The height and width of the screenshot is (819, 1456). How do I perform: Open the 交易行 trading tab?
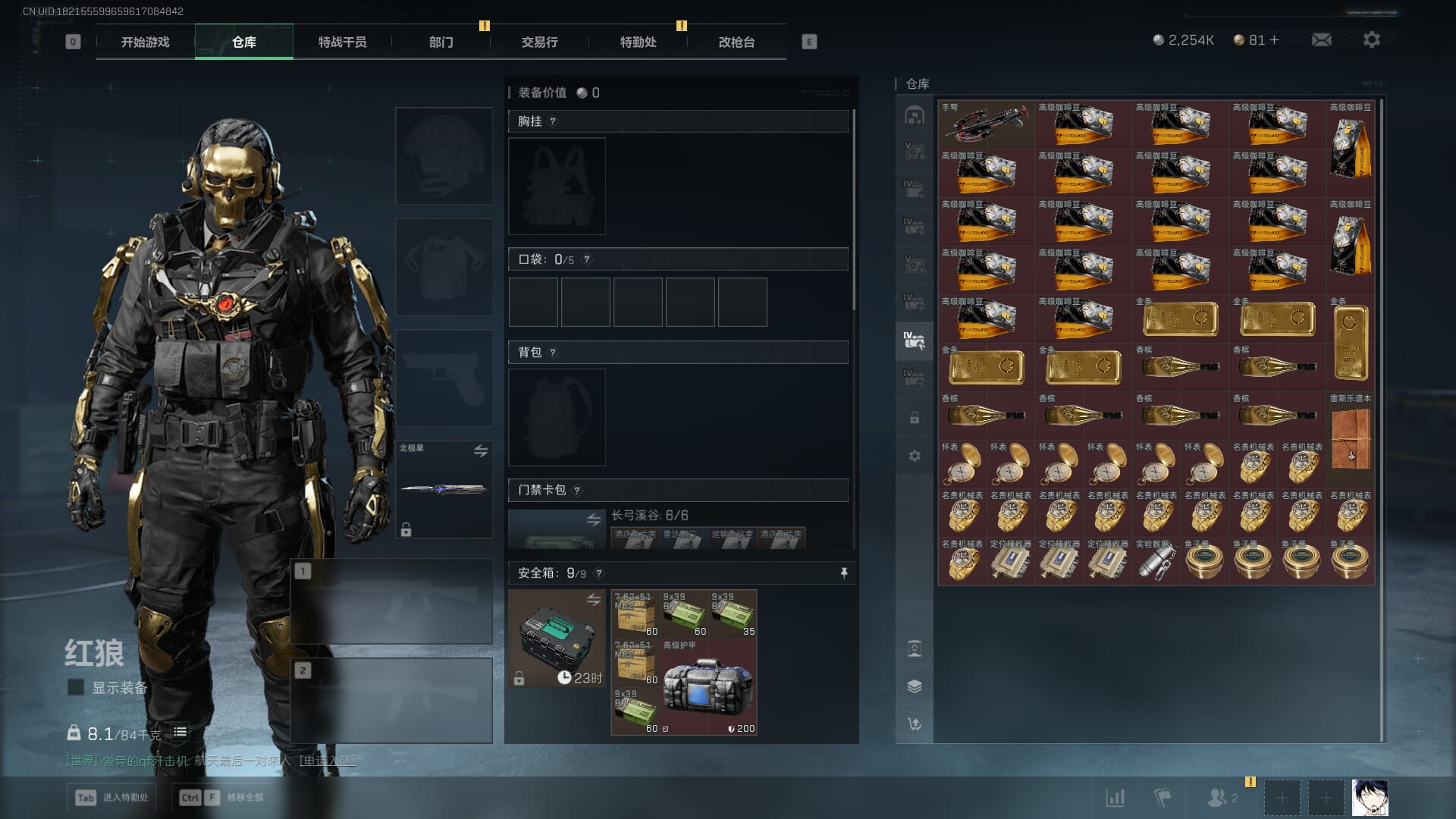[539, 42]
